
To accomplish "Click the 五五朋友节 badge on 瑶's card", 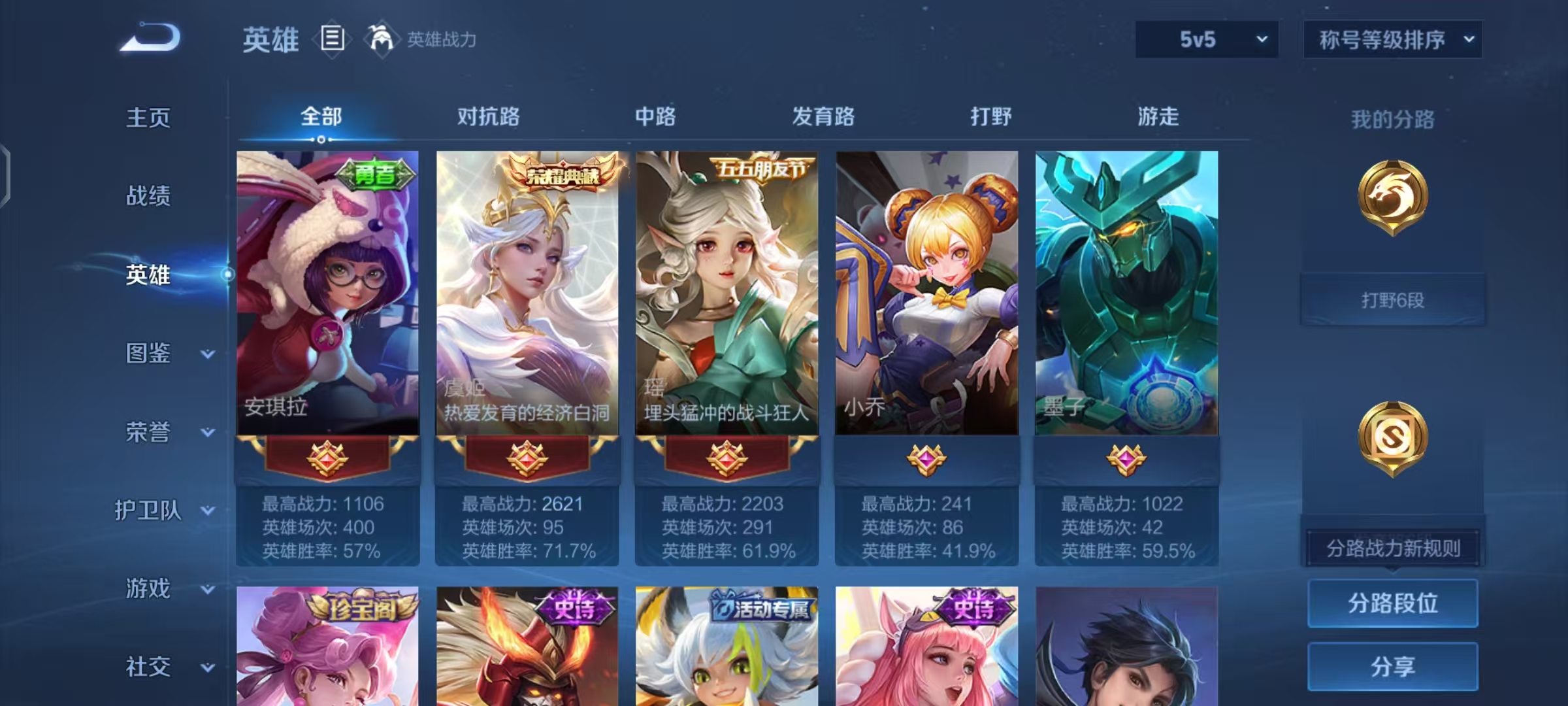I will (762, 169).
